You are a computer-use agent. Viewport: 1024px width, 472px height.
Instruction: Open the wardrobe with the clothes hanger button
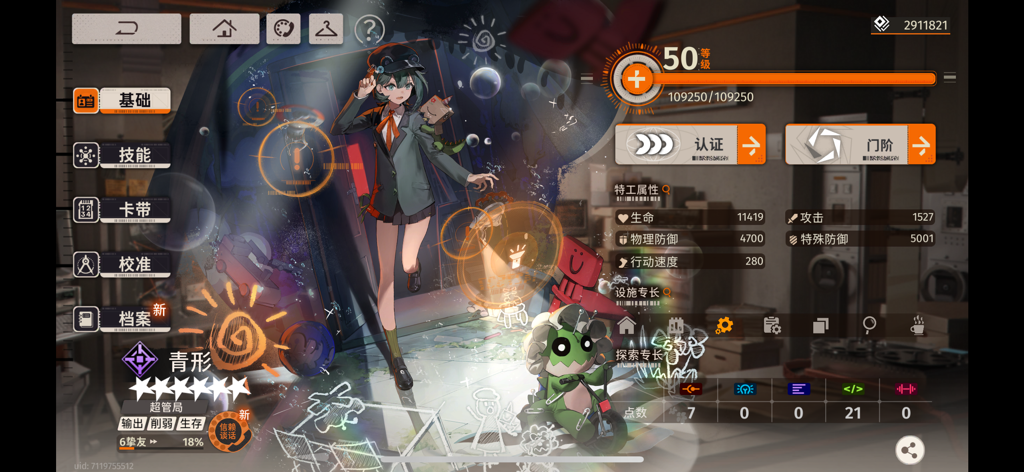pos(325,29)
